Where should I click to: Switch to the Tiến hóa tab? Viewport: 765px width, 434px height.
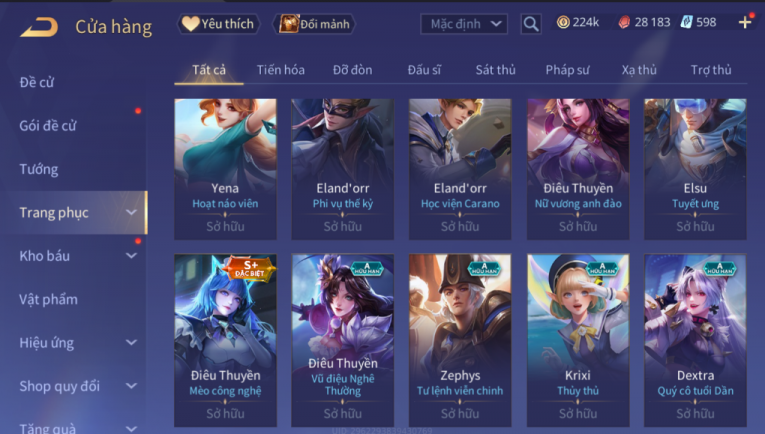coord(281,70)
